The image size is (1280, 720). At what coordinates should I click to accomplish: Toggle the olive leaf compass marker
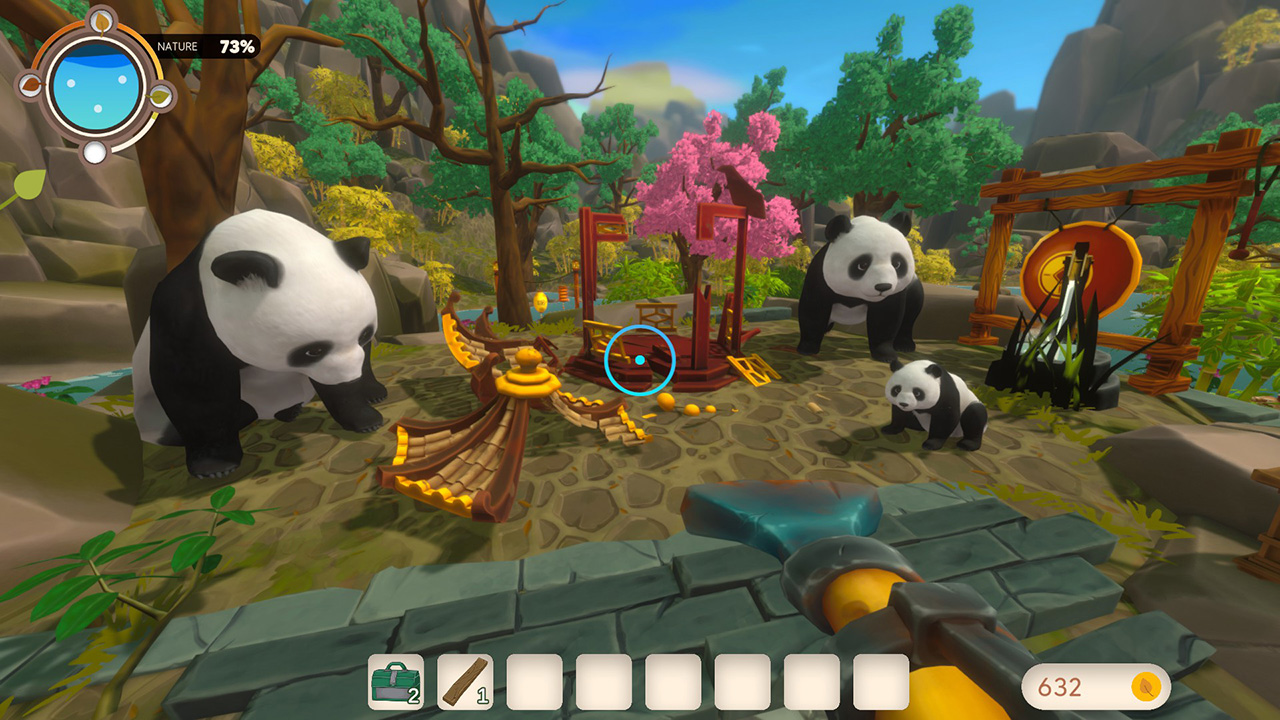(x=159, y=96)
